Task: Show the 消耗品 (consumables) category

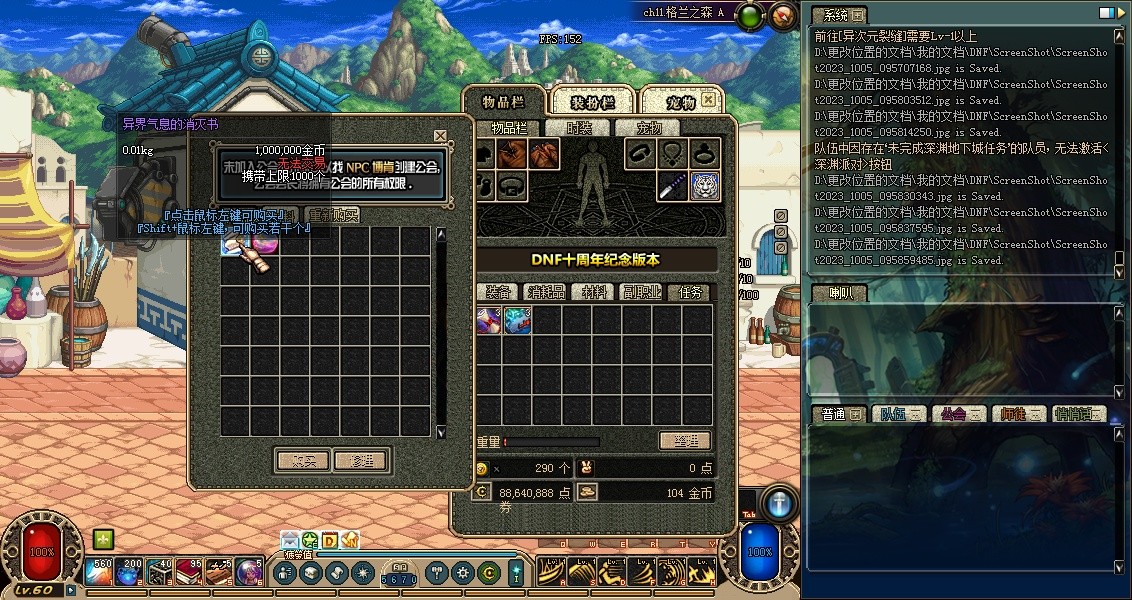Action: [546, 292]
